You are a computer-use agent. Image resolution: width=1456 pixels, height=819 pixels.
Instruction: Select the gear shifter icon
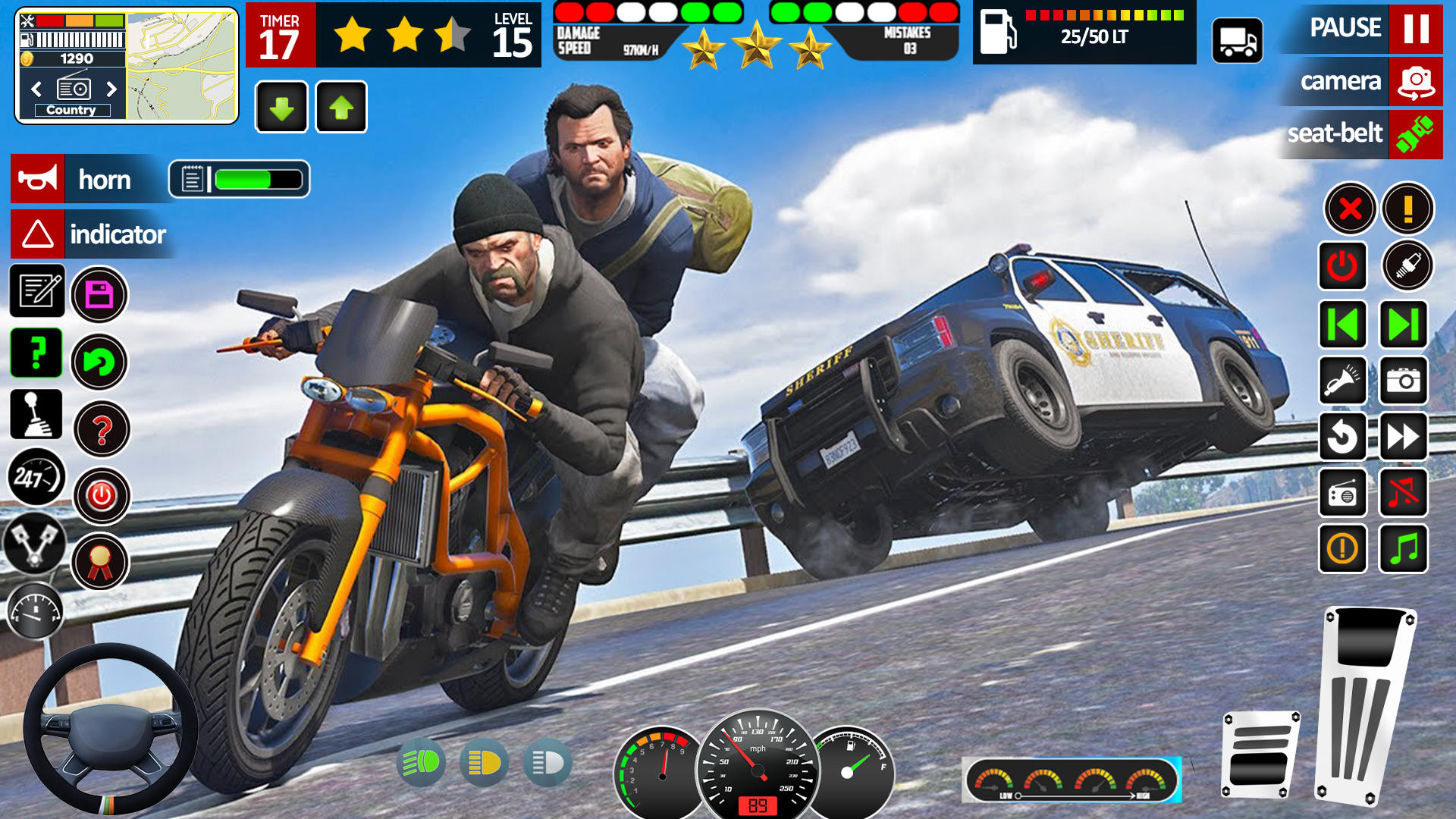point(36,415)
